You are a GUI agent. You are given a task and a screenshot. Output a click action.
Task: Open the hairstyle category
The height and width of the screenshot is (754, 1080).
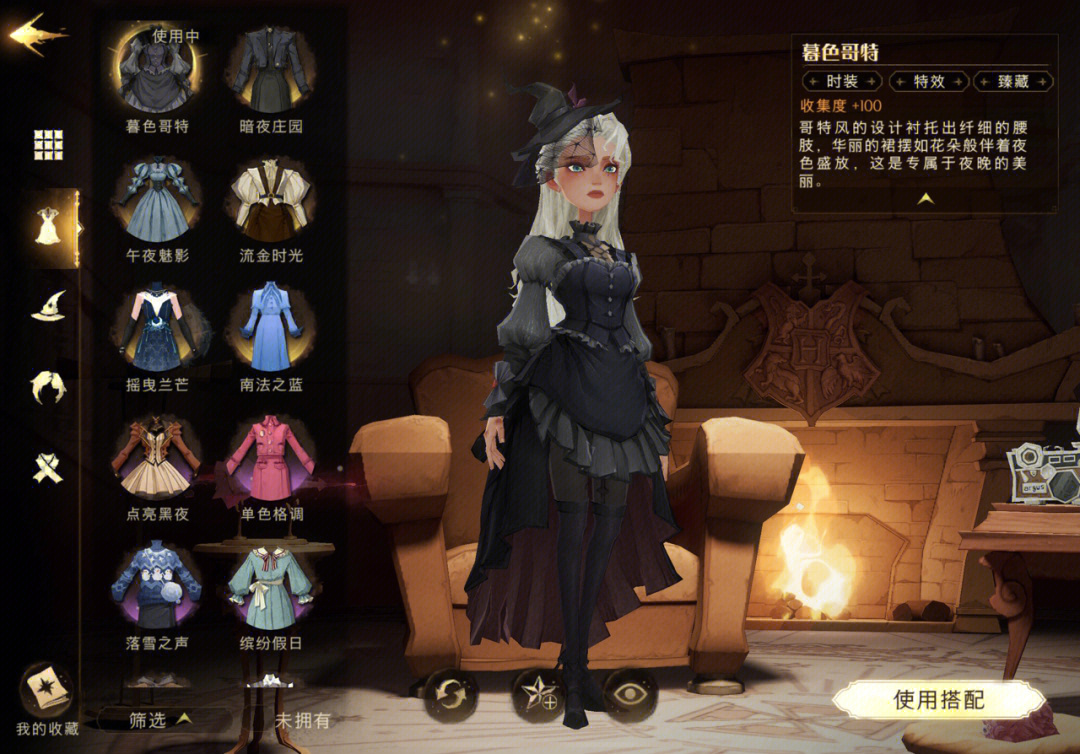48,387
